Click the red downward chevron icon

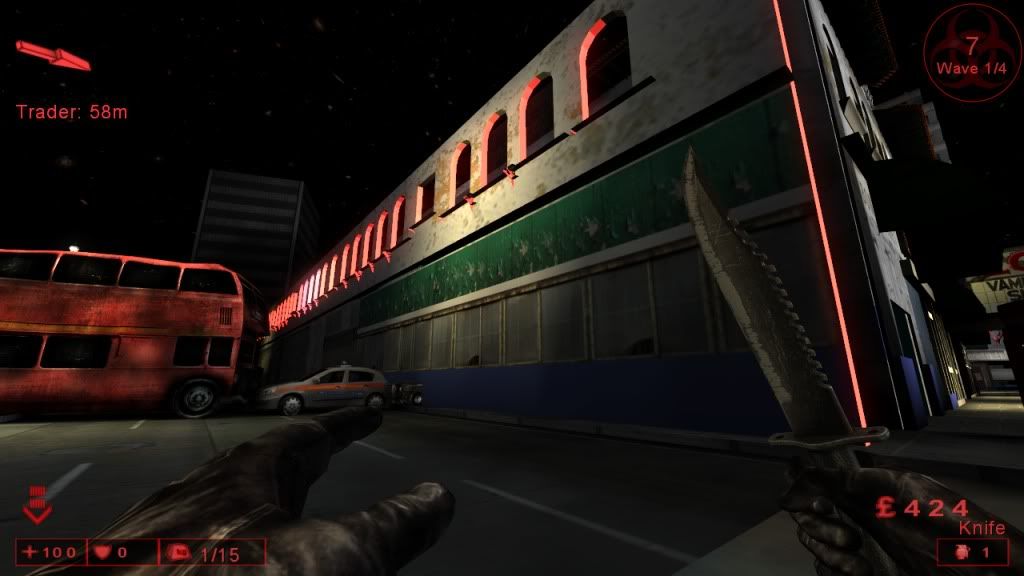[x=38, y=505]
